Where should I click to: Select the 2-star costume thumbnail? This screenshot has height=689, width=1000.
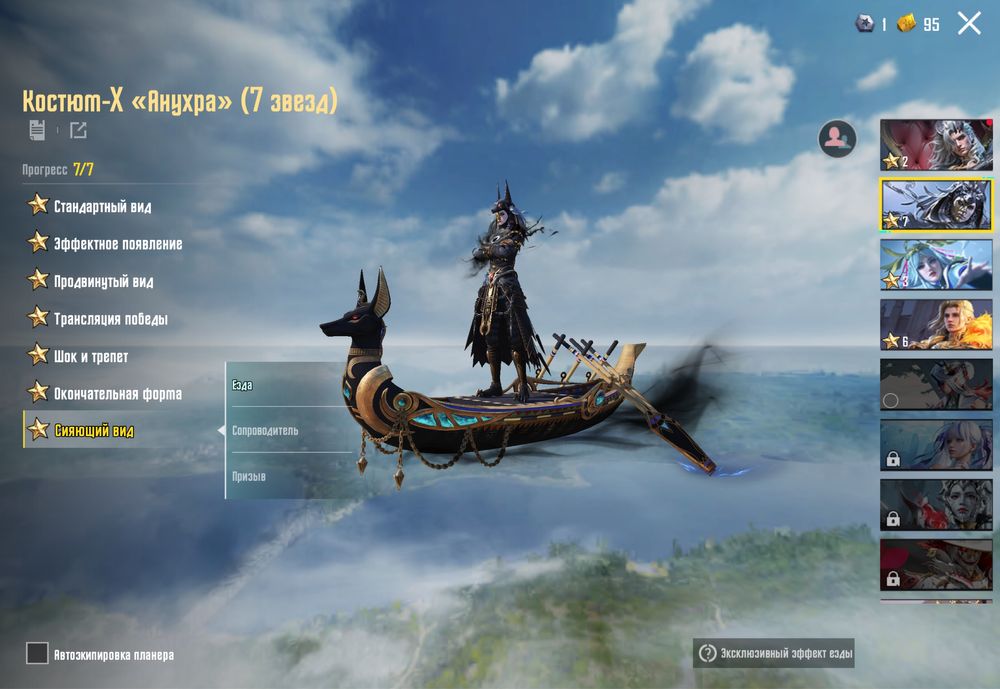click(x=936, y=145)
